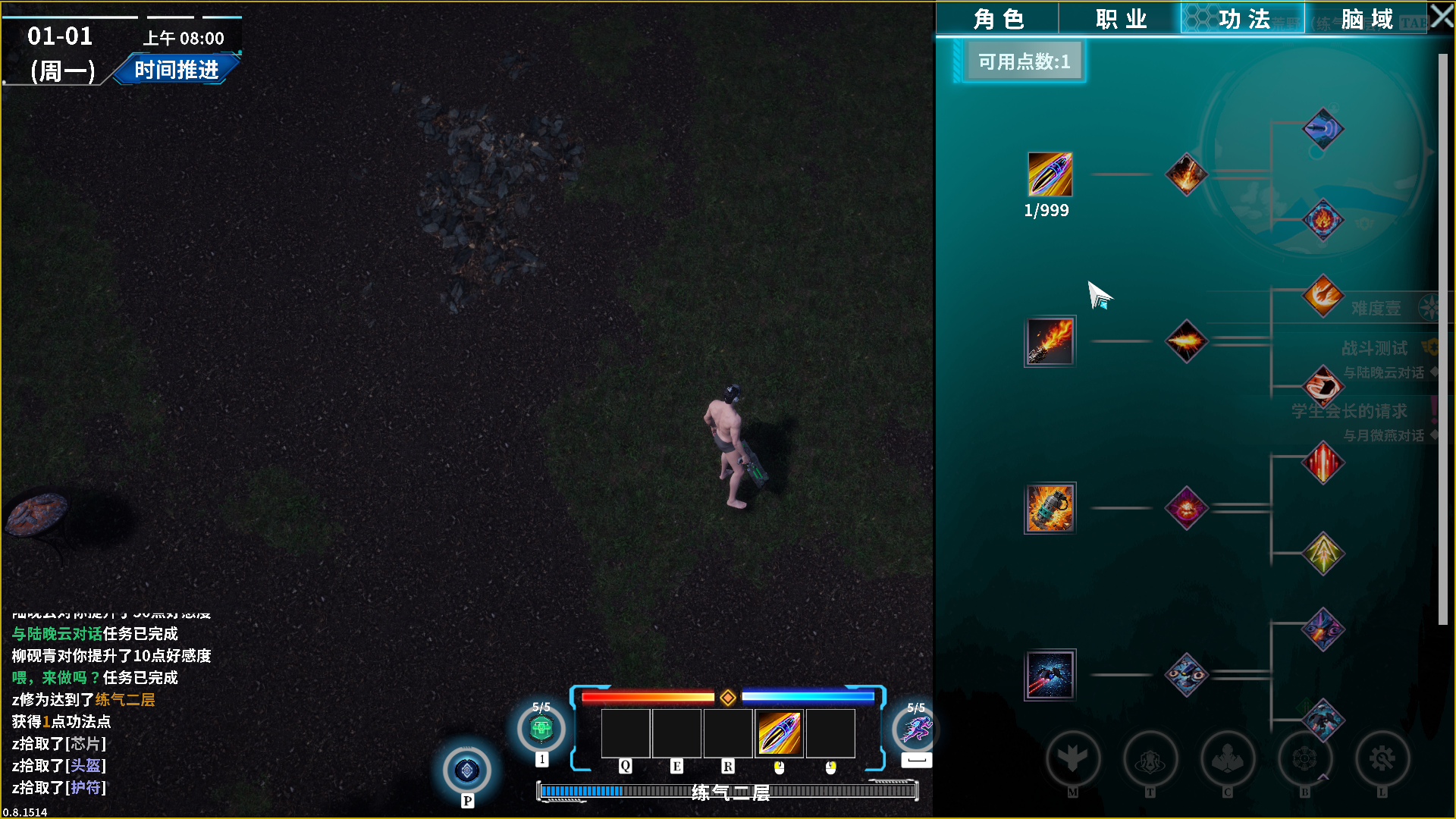Select the red spikes diamond skill node
1456x819 pixels.
(1323, 463)
